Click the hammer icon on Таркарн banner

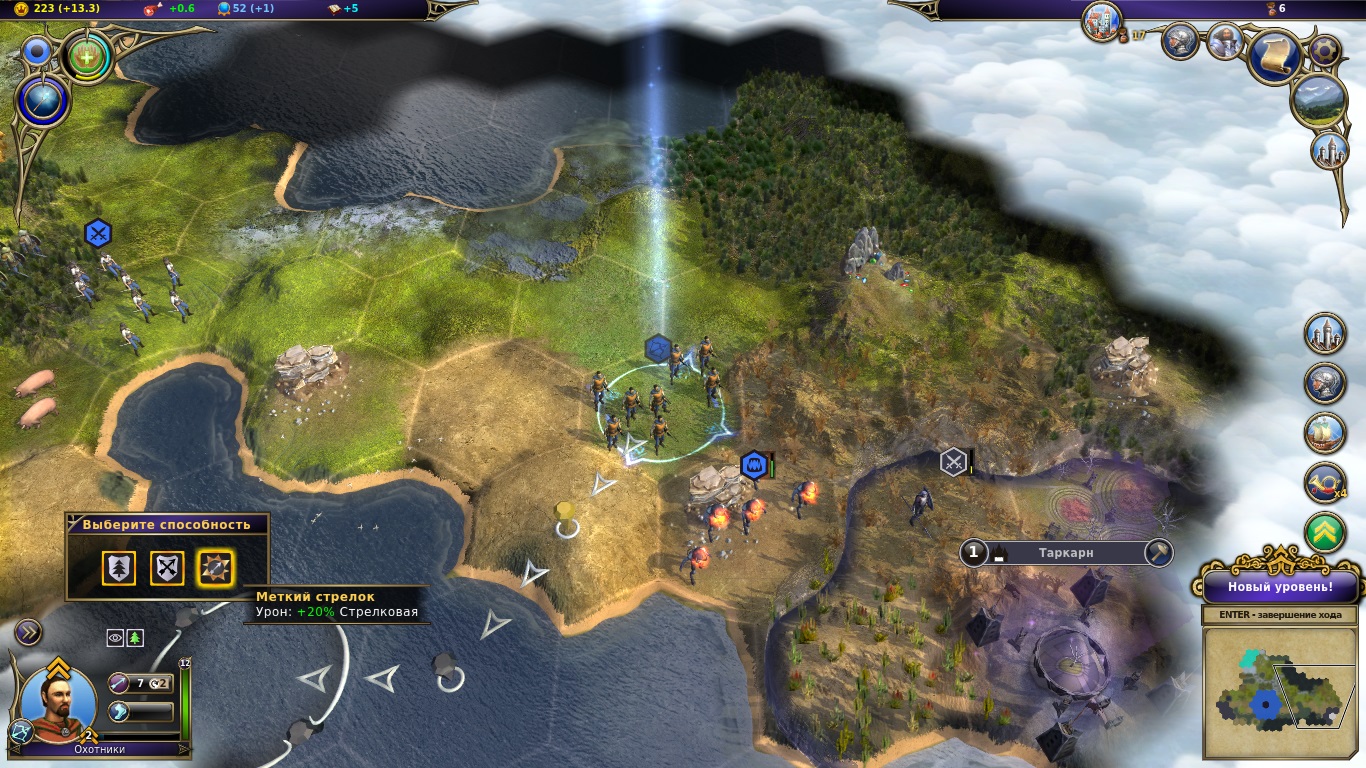point(1159,552)
